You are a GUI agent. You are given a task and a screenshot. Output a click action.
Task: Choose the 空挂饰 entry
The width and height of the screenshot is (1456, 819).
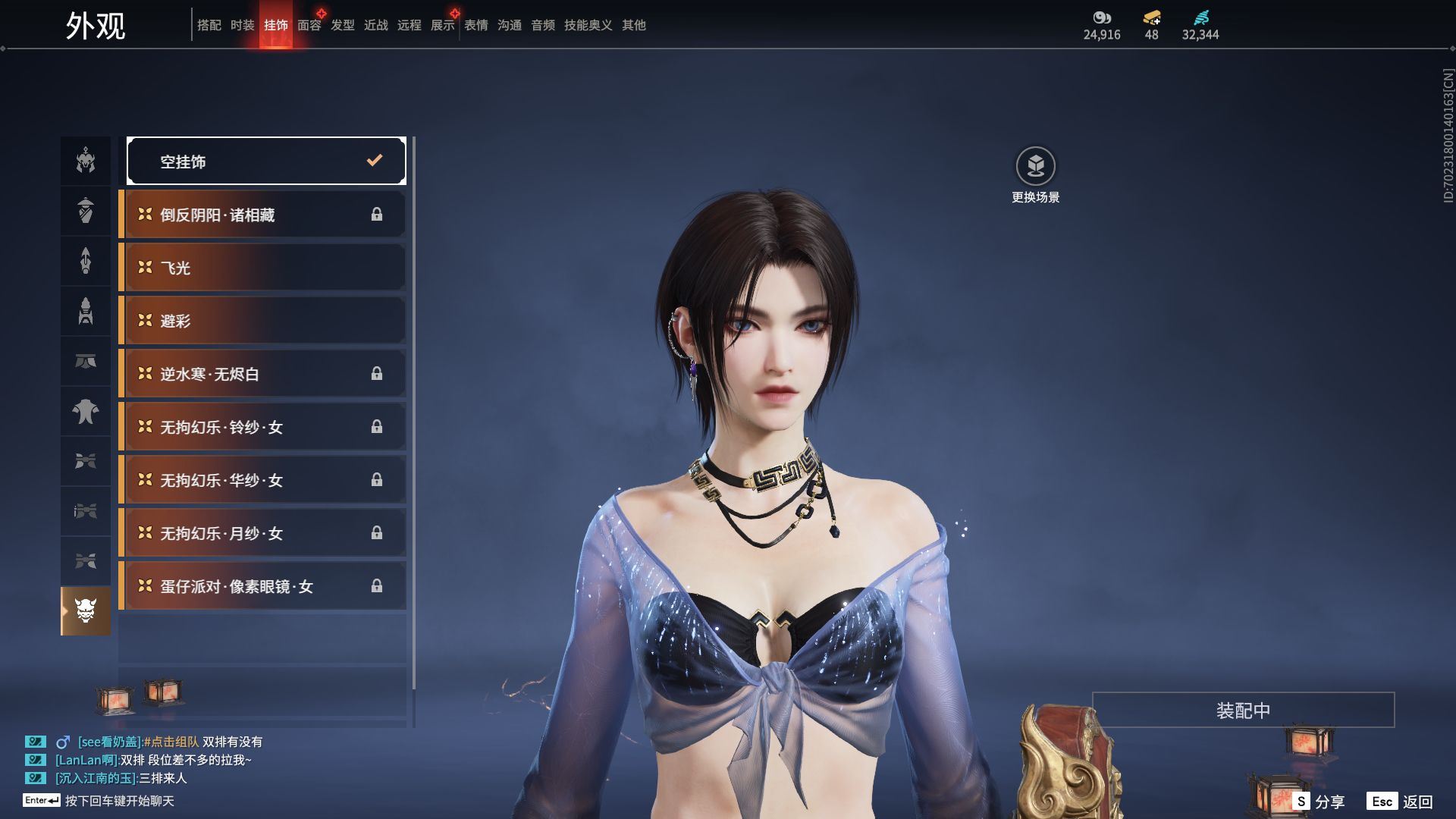[265, 161]
